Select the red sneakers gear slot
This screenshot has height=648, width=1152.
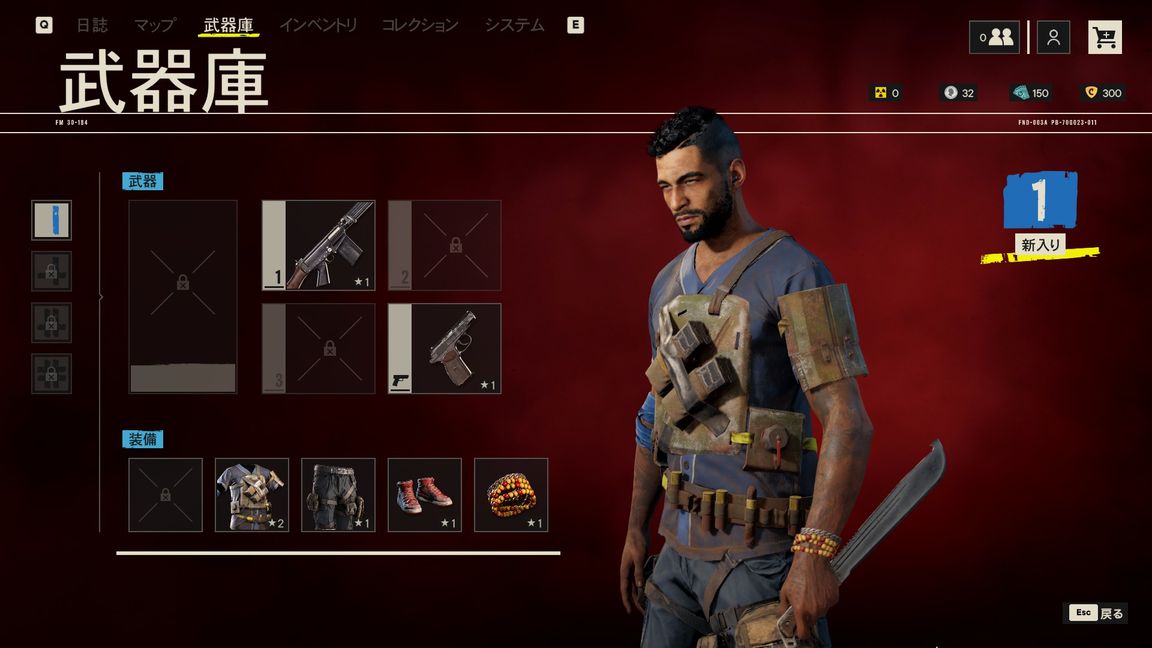[425, 495]
